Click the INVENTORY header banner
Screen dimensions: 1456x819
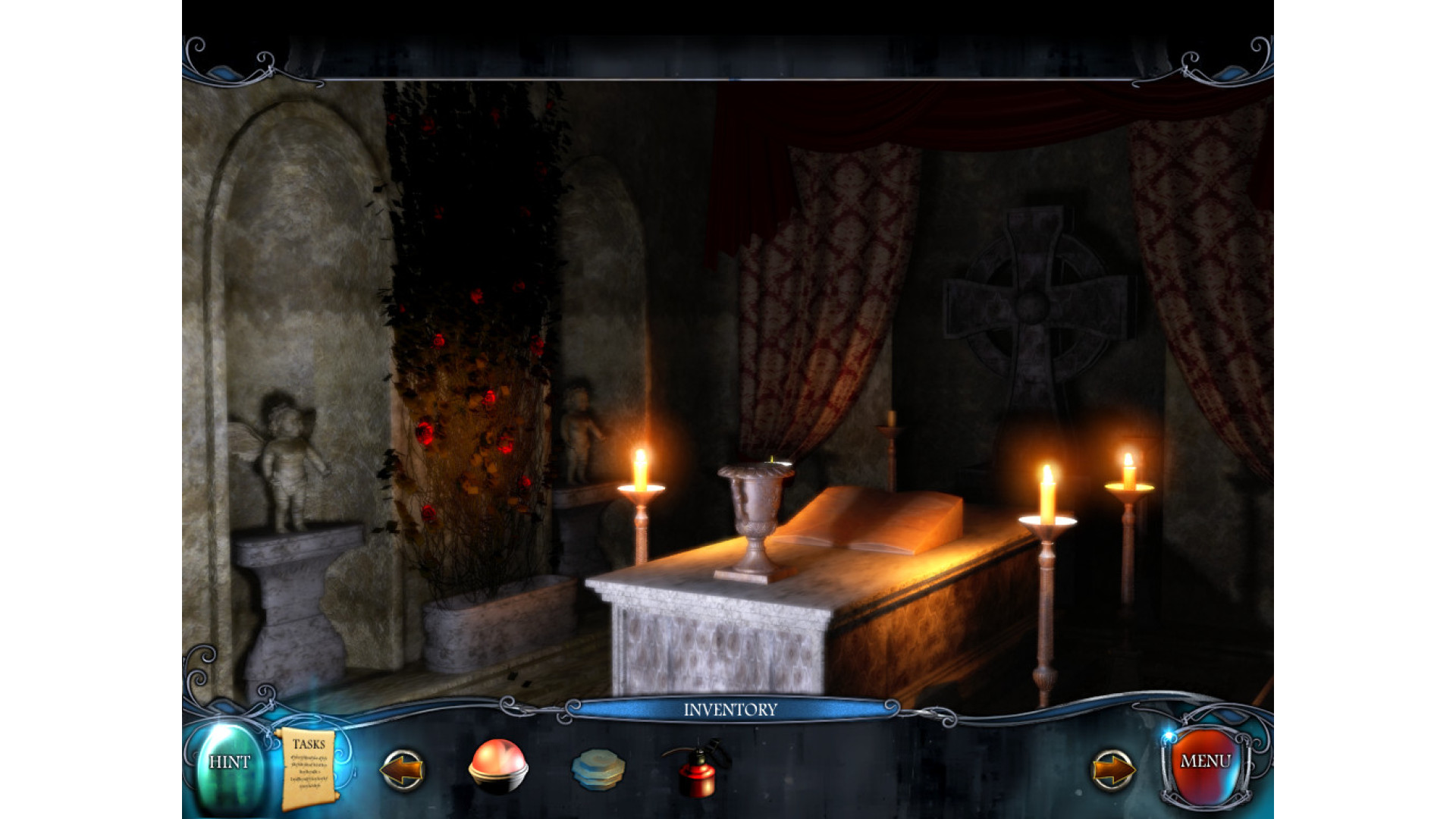tap(730, 710)
